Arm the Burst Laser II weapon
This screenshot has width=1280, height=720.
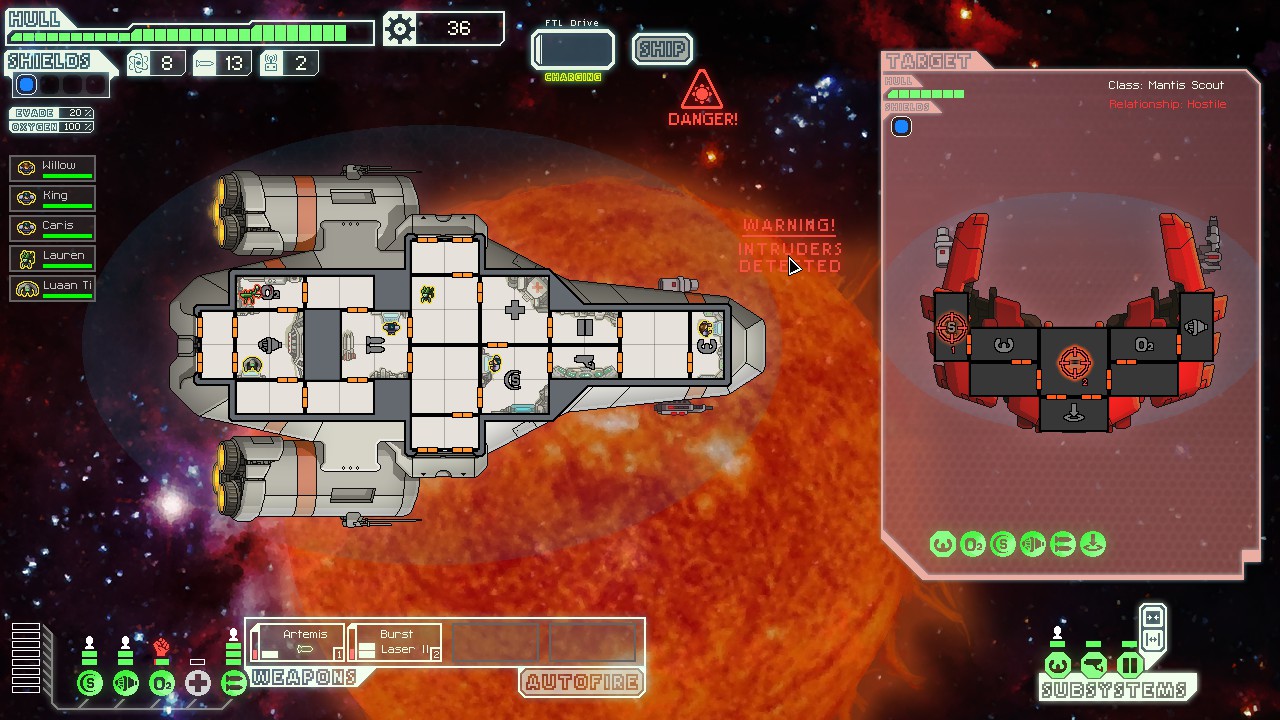tap(395, 642)
